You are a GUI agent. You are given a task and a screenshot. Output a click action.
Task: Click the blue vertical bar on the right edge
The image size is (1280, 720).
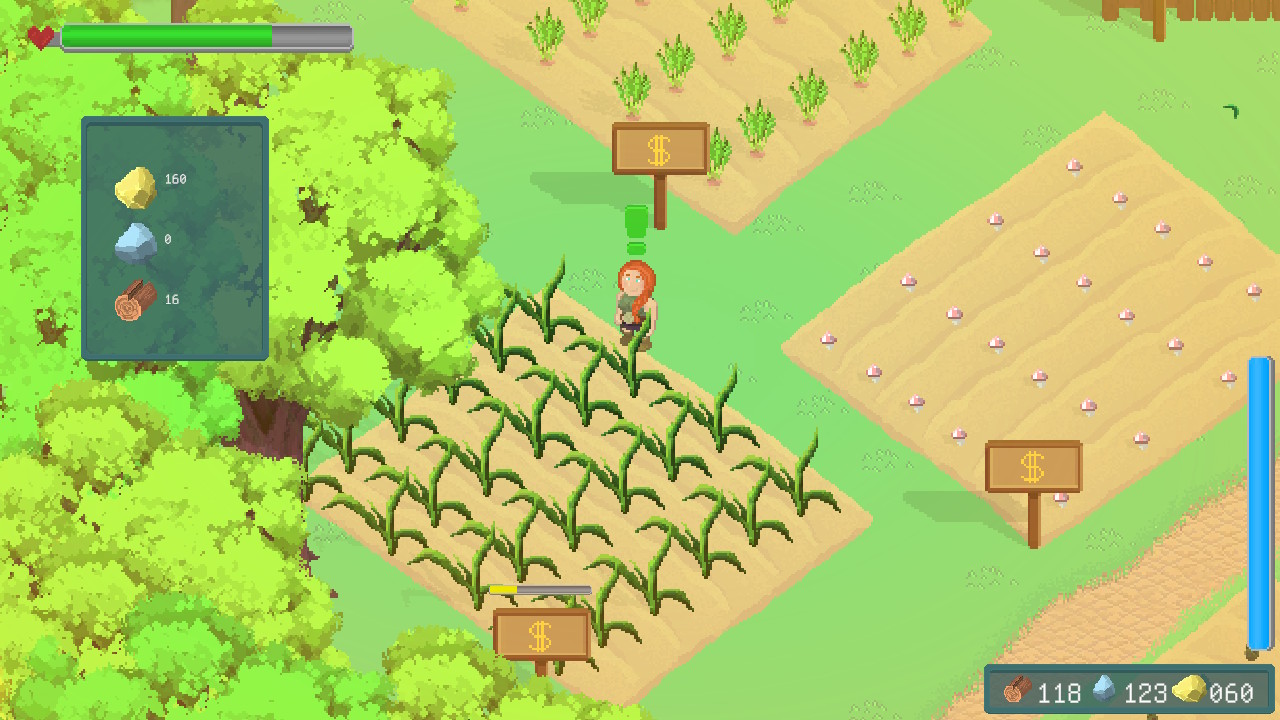tap(1259, 500)
